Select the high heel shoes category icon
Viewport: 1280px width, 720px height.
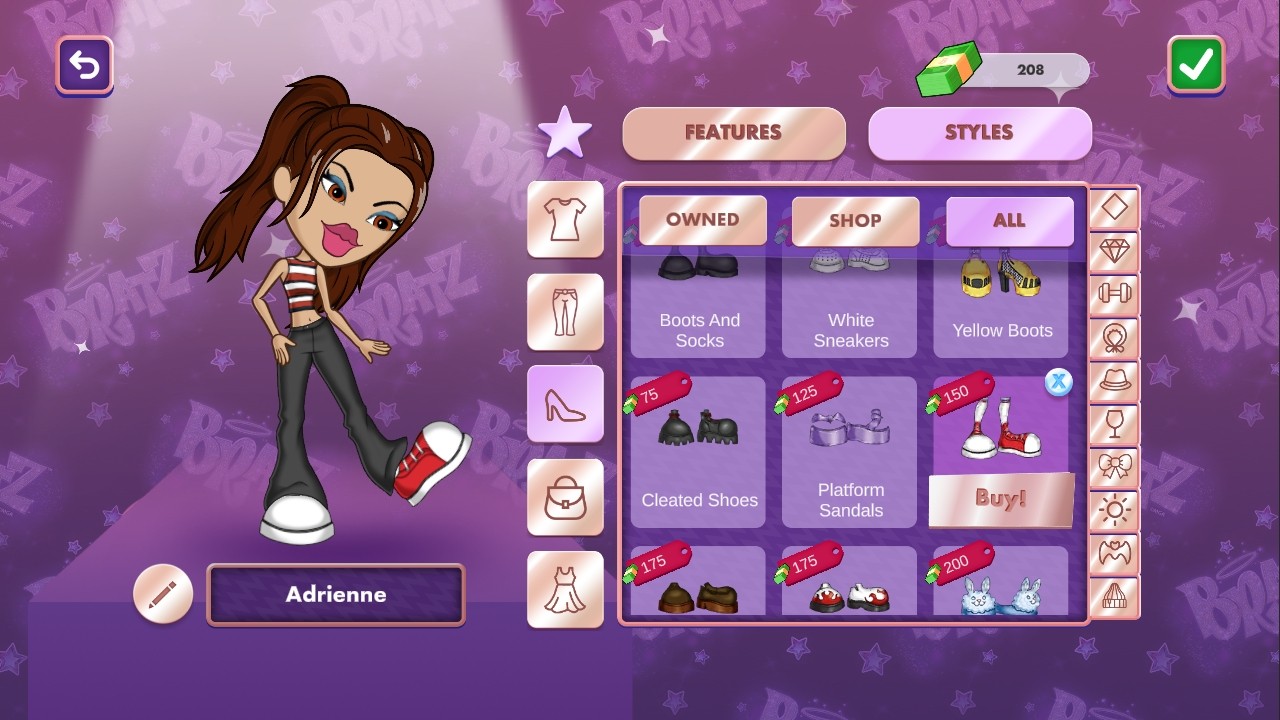(565, 404)
